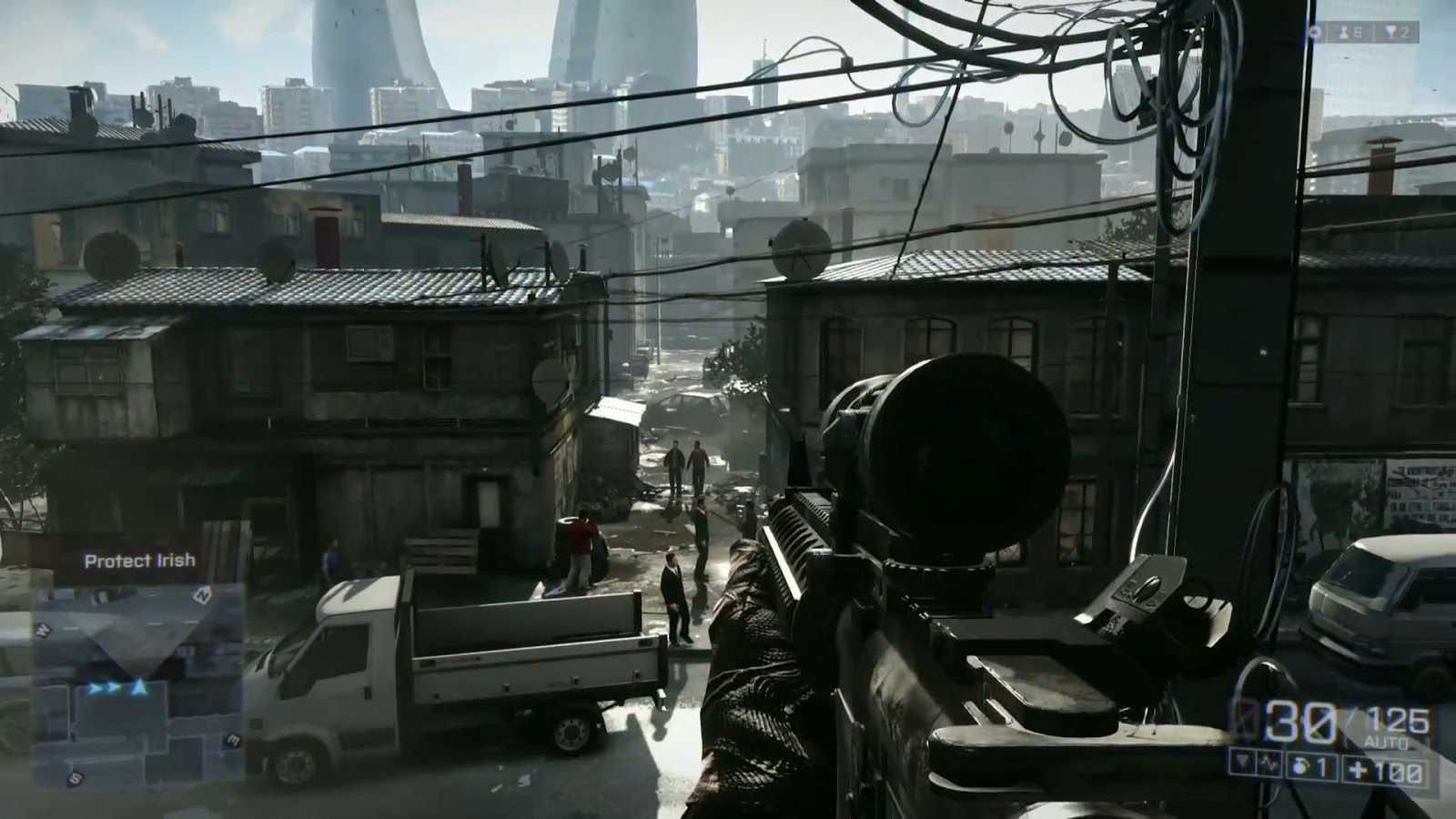Screen dimensions: 1456x819
Task: Toggle the AUTO fire mode indicator
Action: coord(1385,740)
